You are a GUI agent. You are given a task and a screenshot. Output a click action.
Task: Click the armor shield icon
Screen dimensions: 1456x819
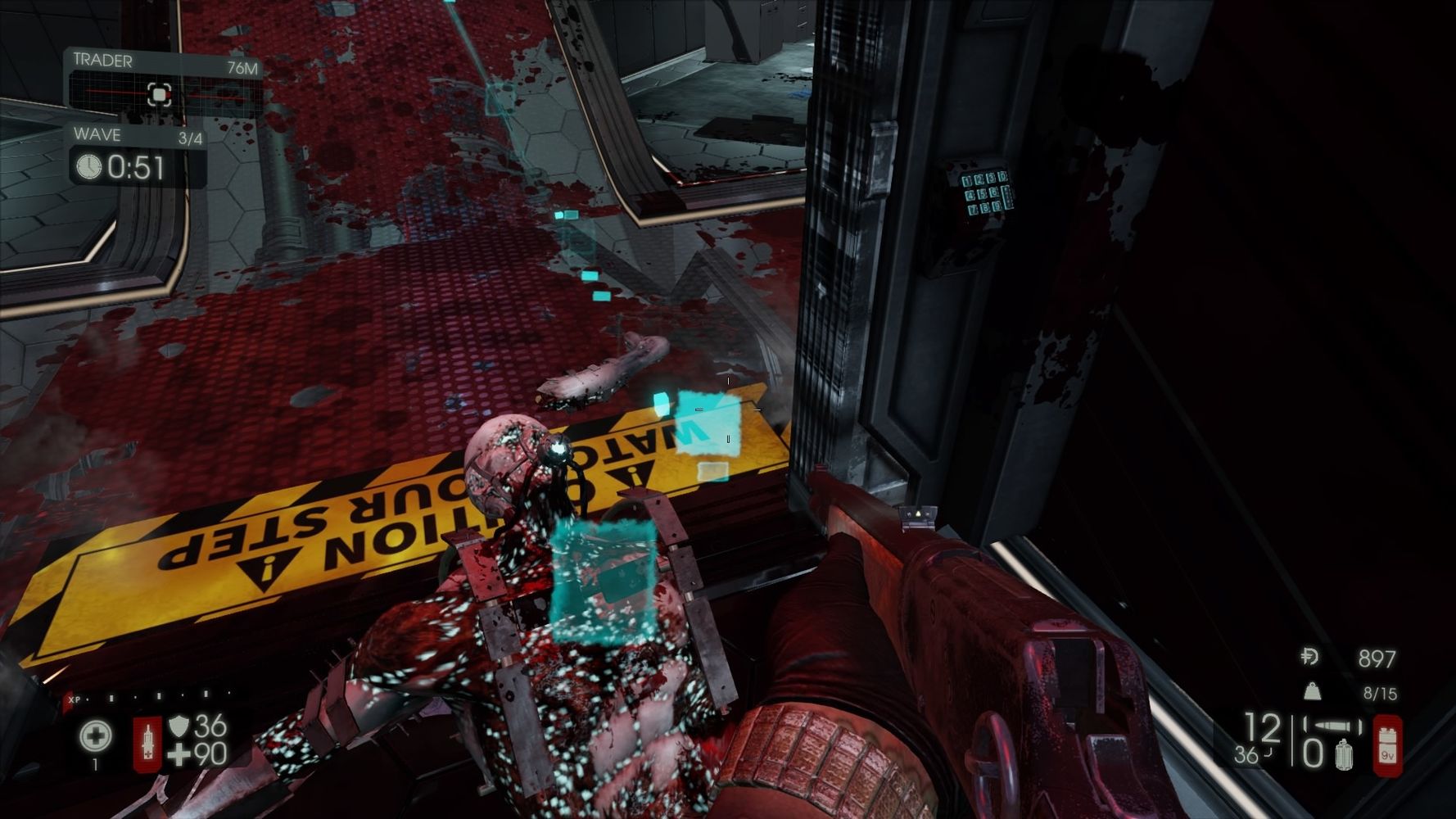[x=179, y=726]
